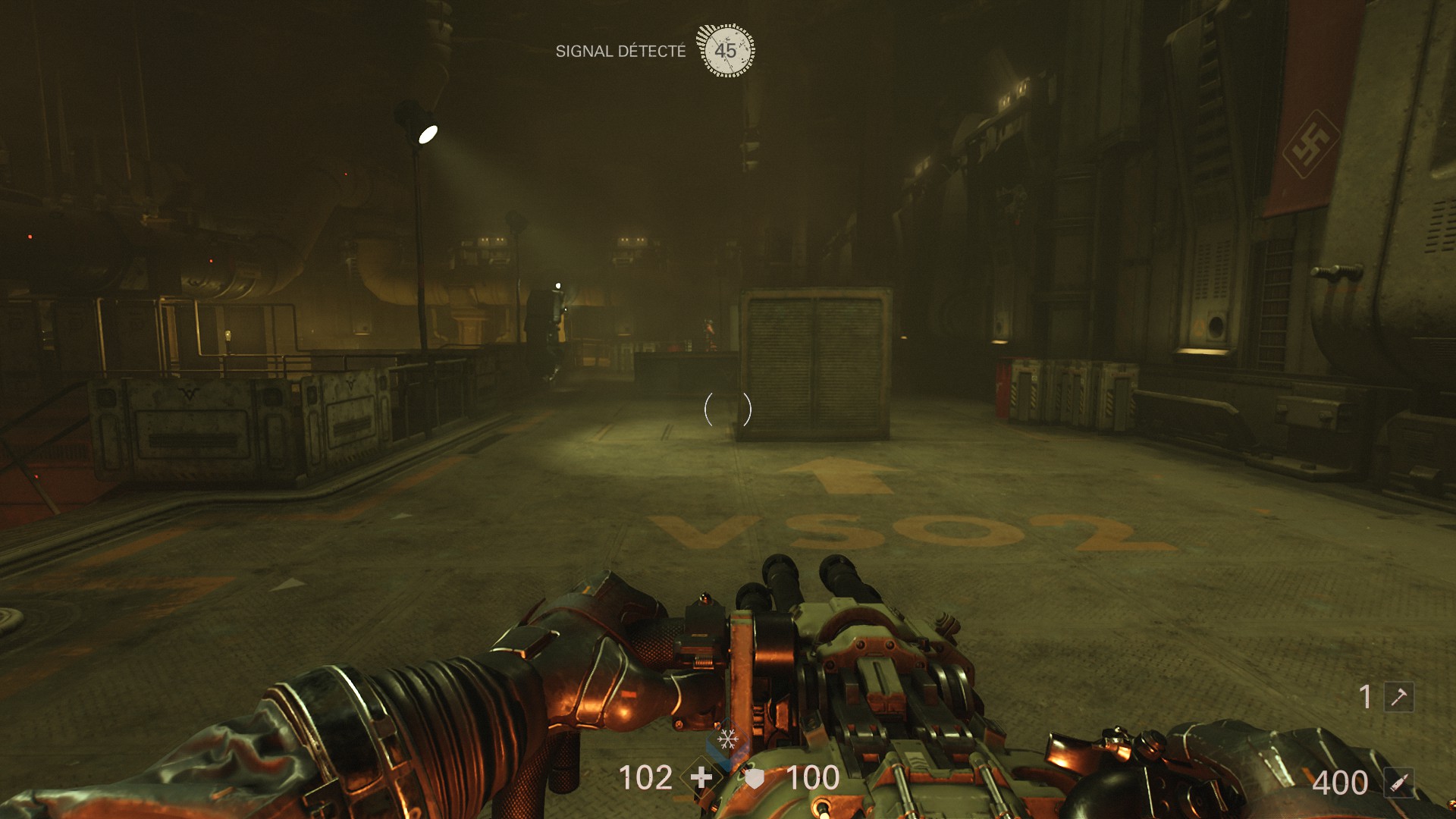Click the snowflake status icon
This screenshot has width=1456, height=819.
pyautogui.click(x=728, y=739)
